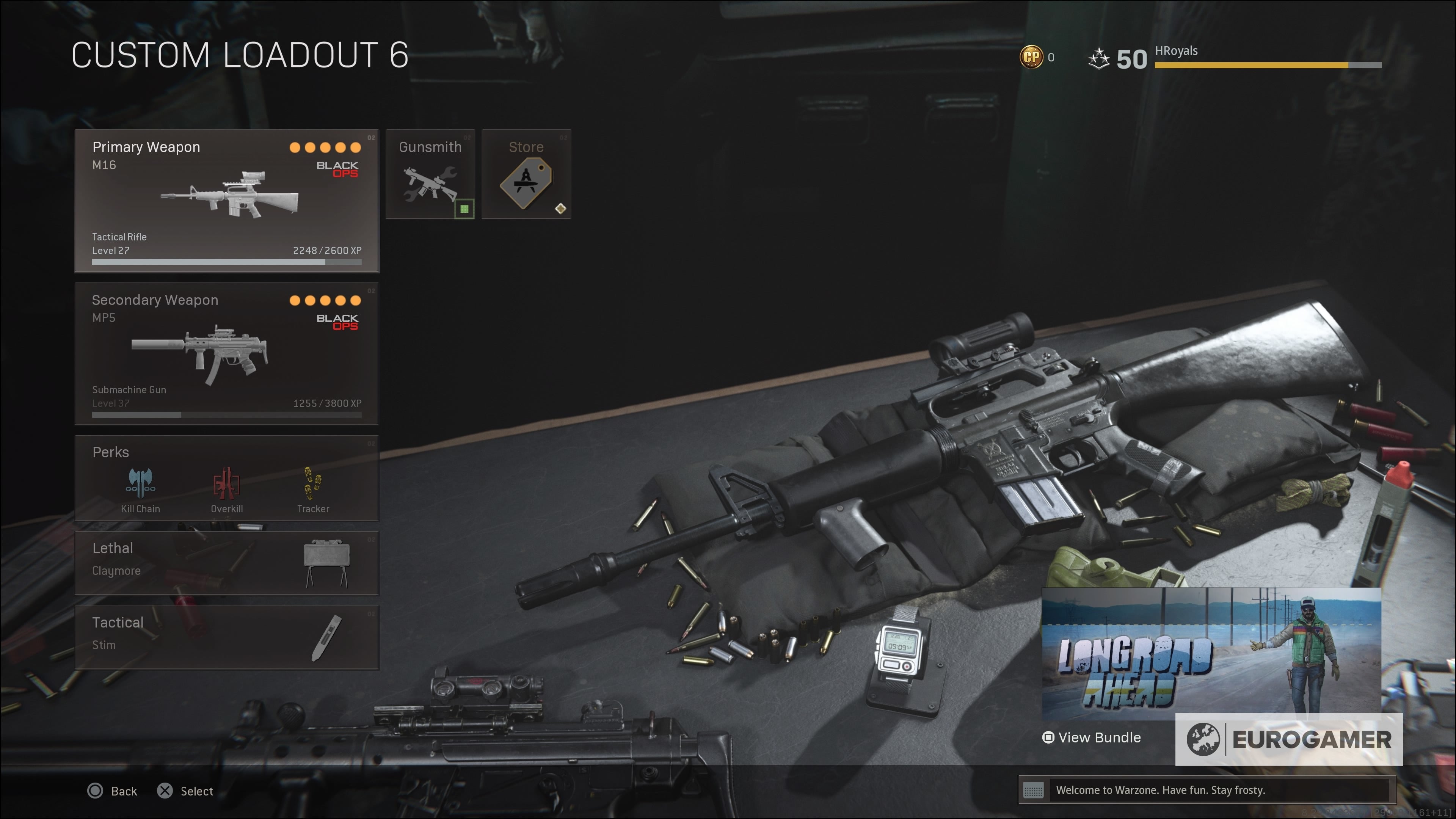Click the Overkill perk icon
Screen dimensions: 1456x819
[x=227, y=484]
